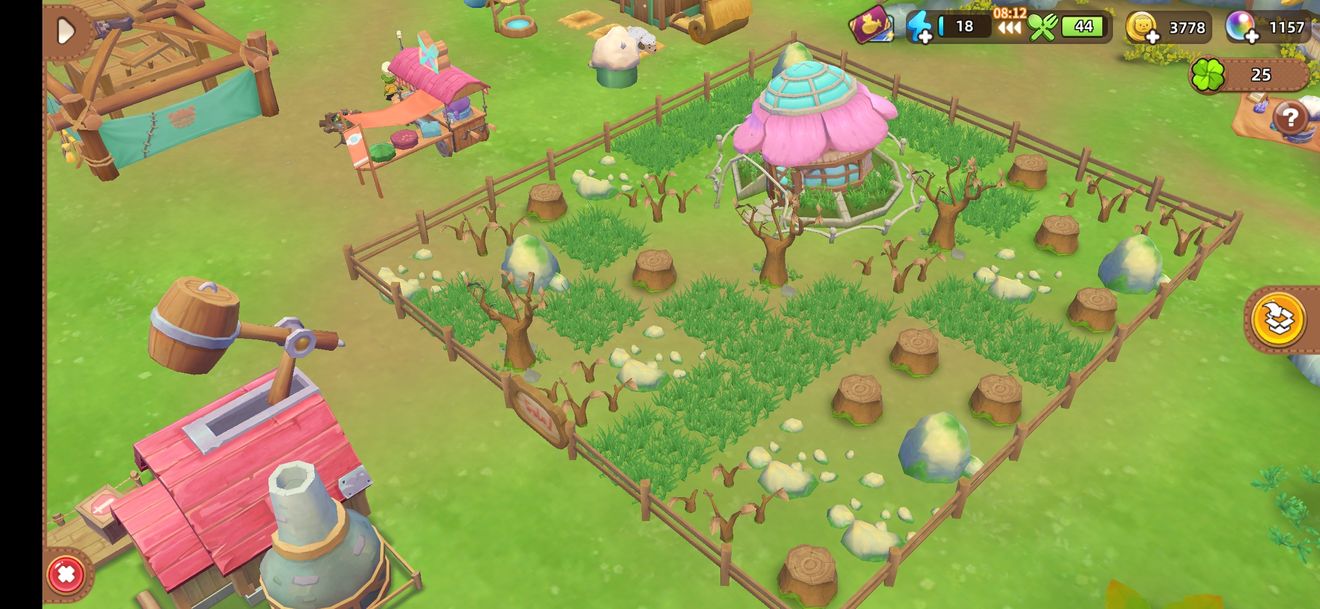
Task: Open the duck card collection icon
Action: tap(871, 25)
